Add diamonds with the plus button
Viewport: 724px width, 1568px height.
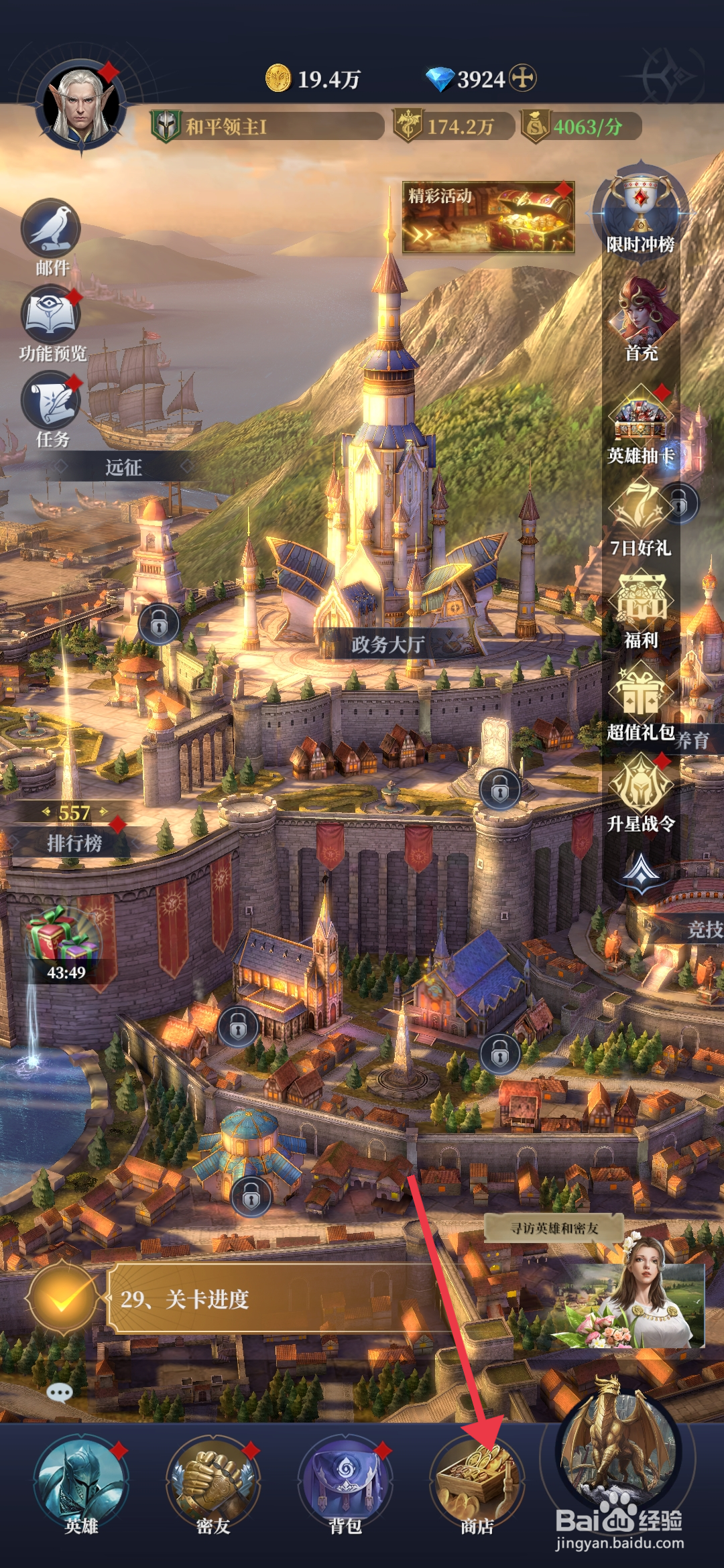[x=523, y=78]
